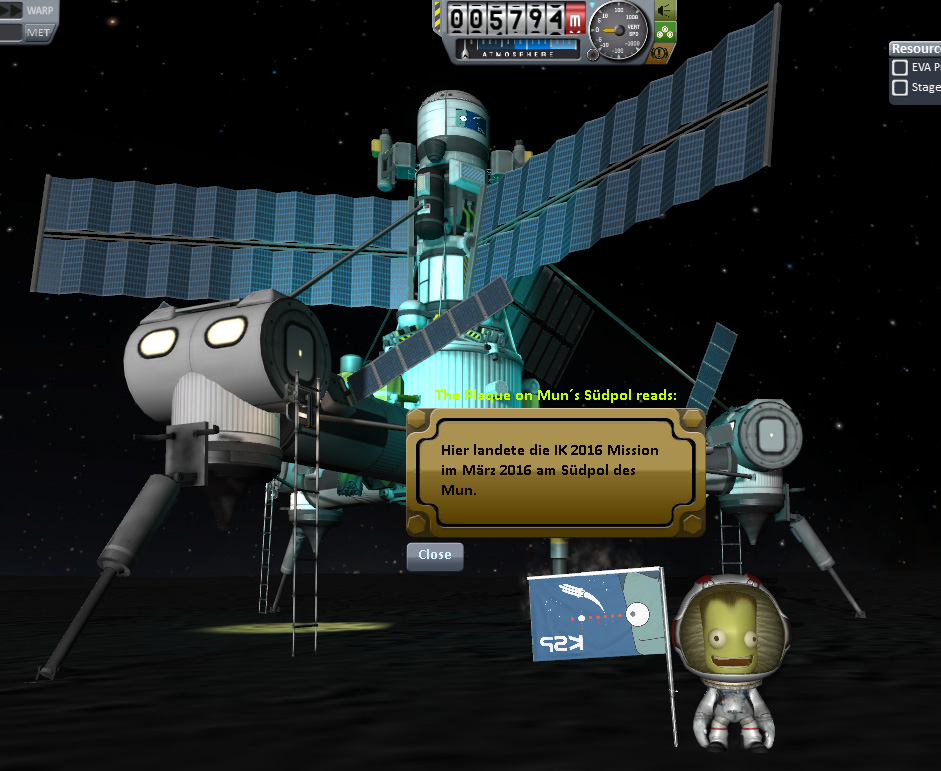The height and width of the screenshot is (771, 941).
Task: Toggle the landing gear button
Action: [665, 31]
